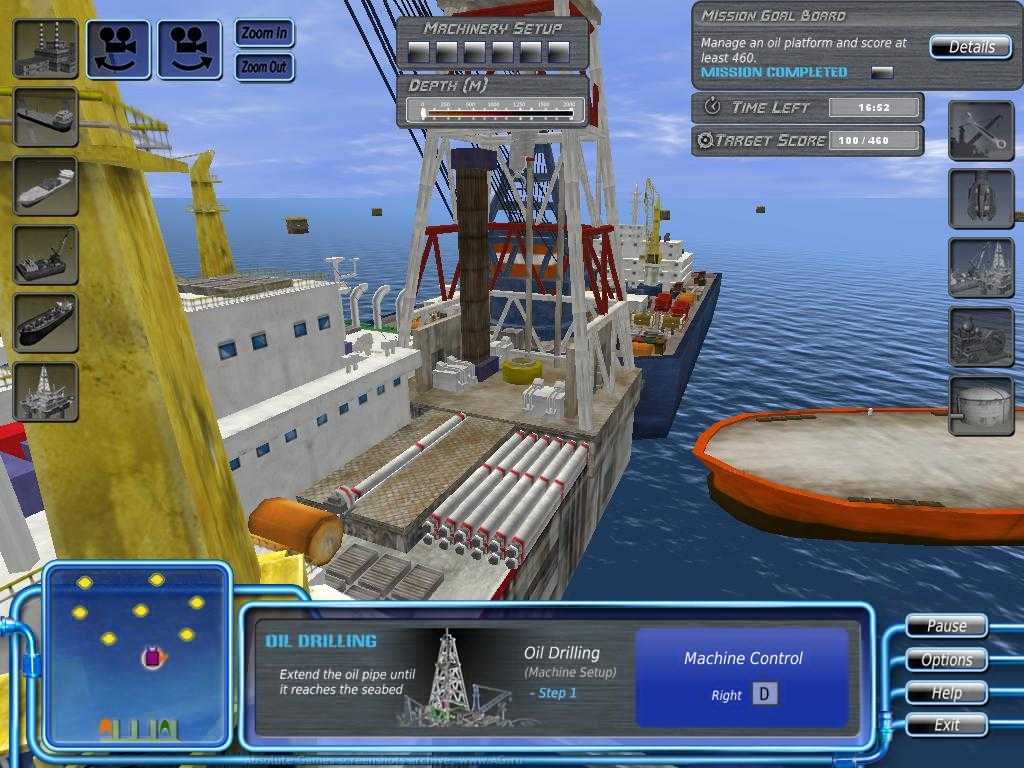
Task: Select the flat cargo barge icon
Action: 46,117
